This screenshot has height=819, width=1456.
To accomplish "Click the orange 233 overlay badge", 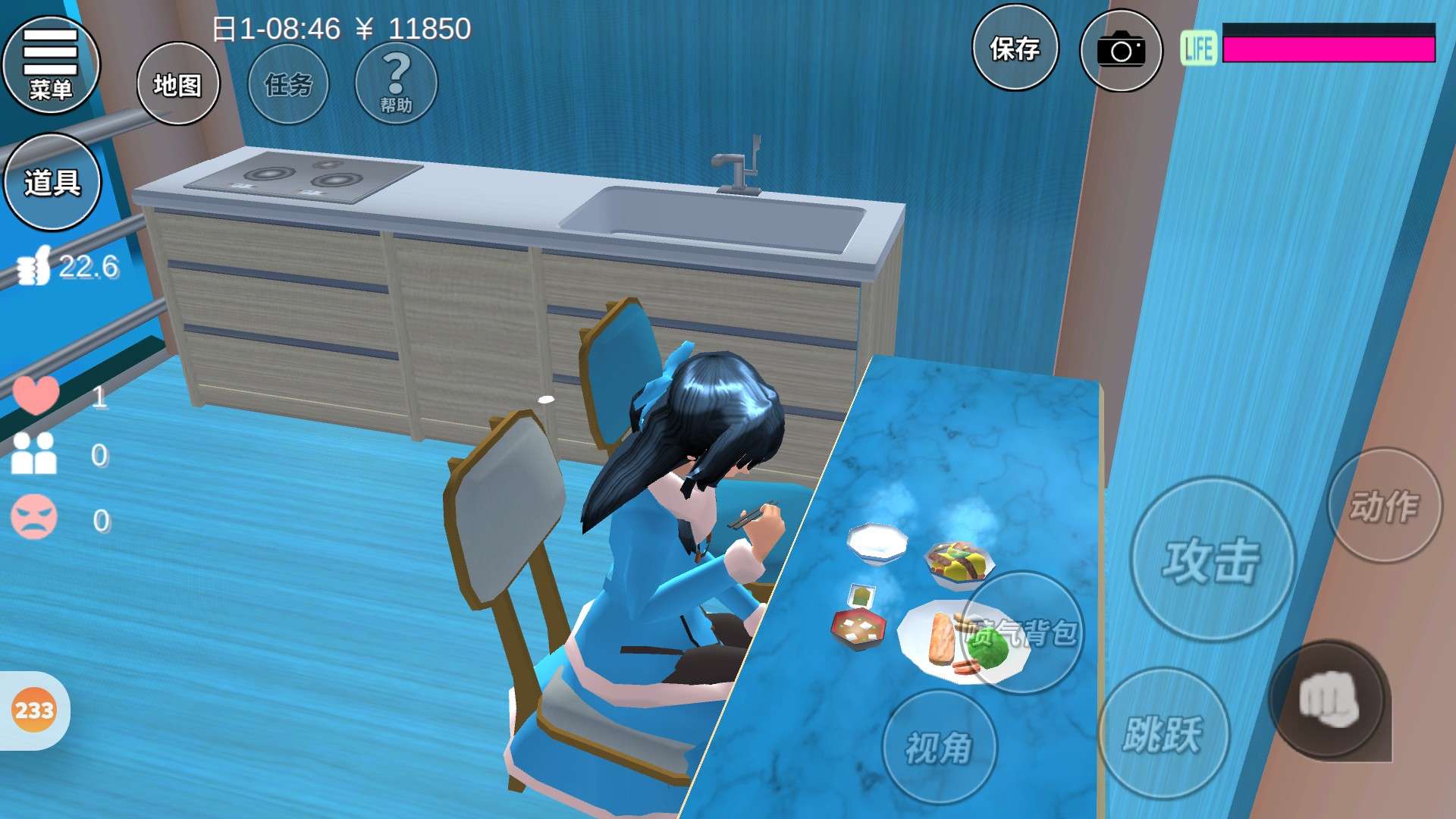I will click(x=34, y=711).
